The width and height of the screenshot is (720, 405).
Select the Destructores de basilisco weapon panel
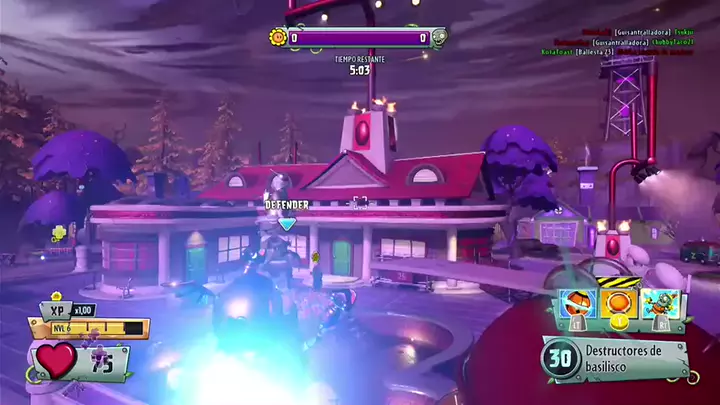615,358
